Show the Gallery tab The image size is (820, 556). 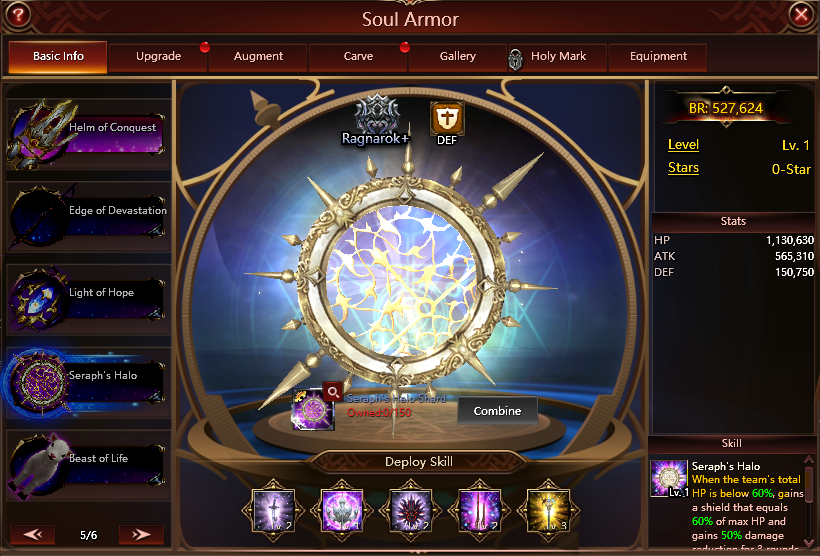coord(458,57)
